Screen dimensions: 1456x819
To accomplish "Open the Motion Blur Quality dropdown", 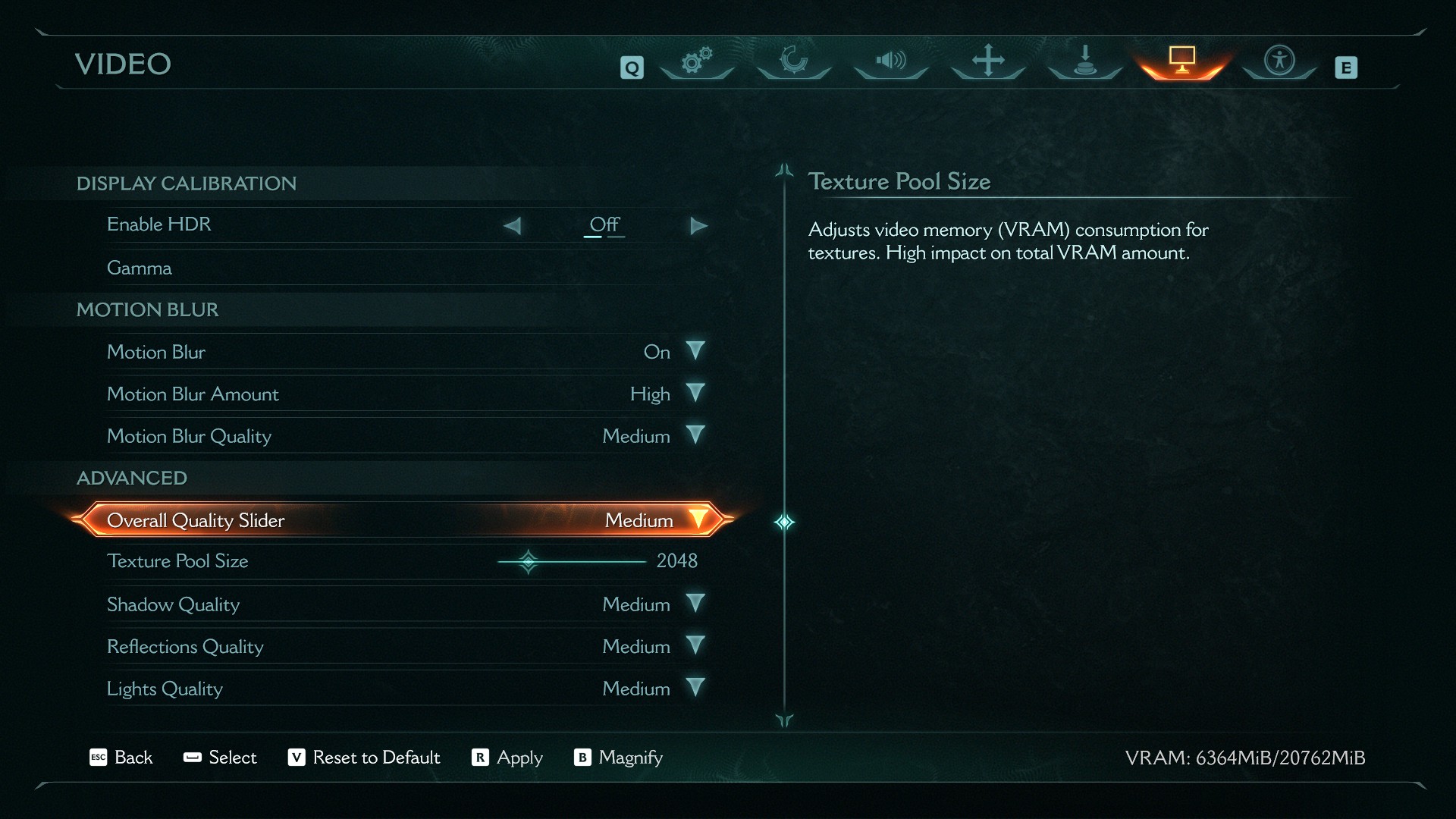I will [695, 436].
